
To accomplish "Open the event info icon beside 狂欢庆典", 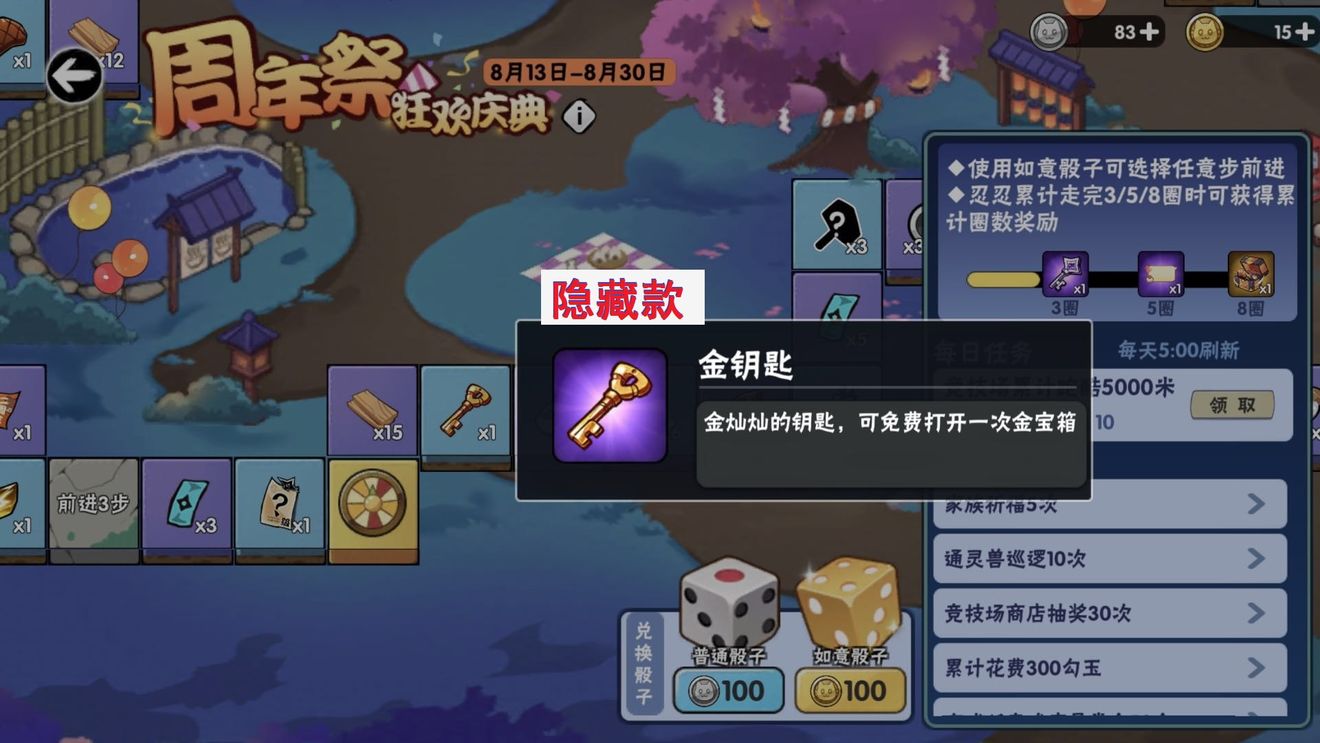I will pos(577,115).
